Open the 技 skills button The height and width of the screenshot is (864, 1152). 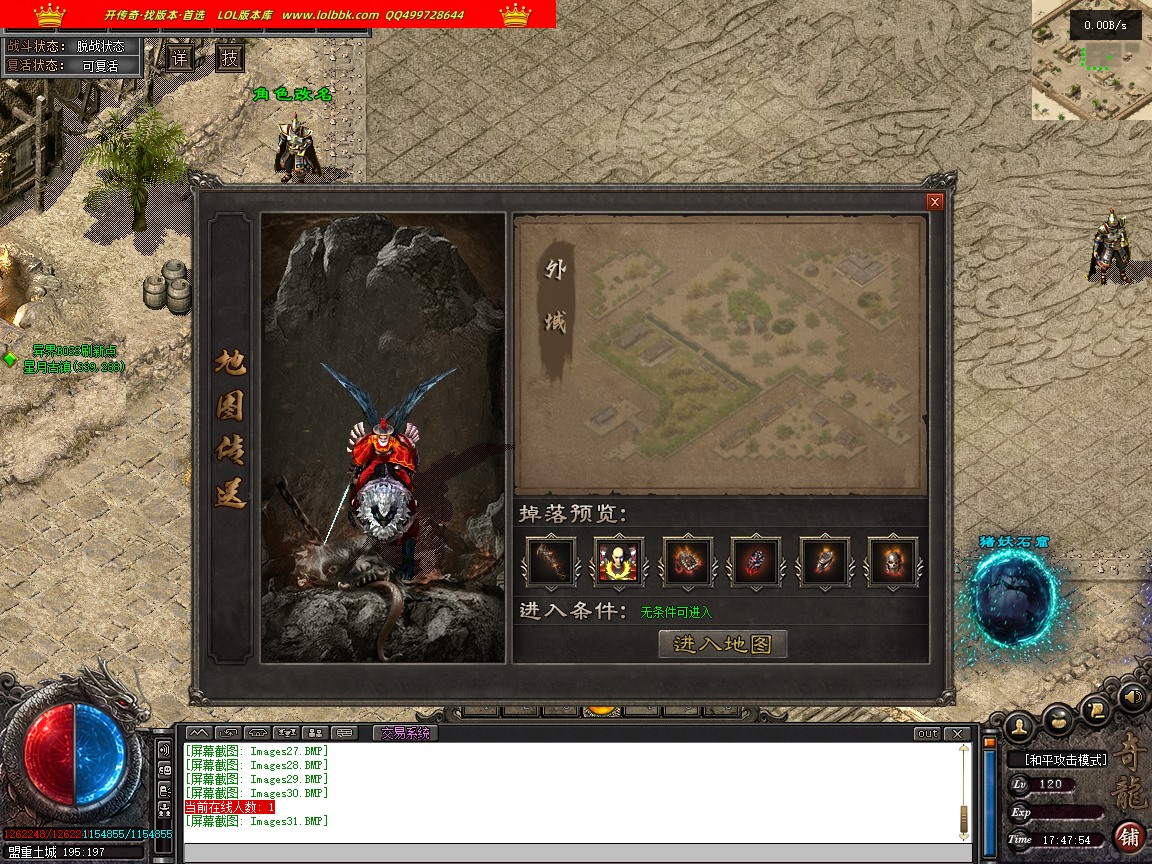tap(230, 58)
